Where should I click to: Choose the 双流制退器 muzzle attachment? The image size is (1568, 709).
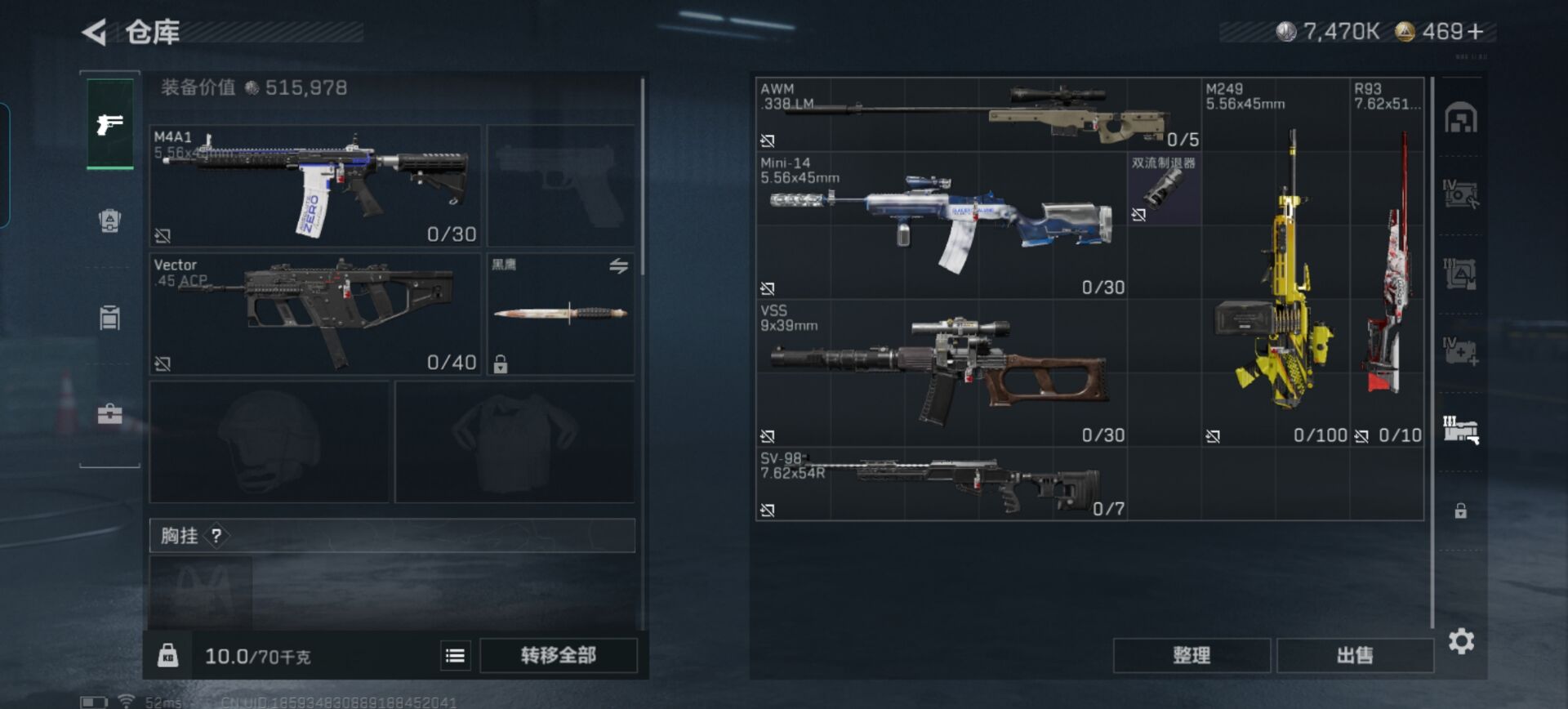(x=1164, y=189)
